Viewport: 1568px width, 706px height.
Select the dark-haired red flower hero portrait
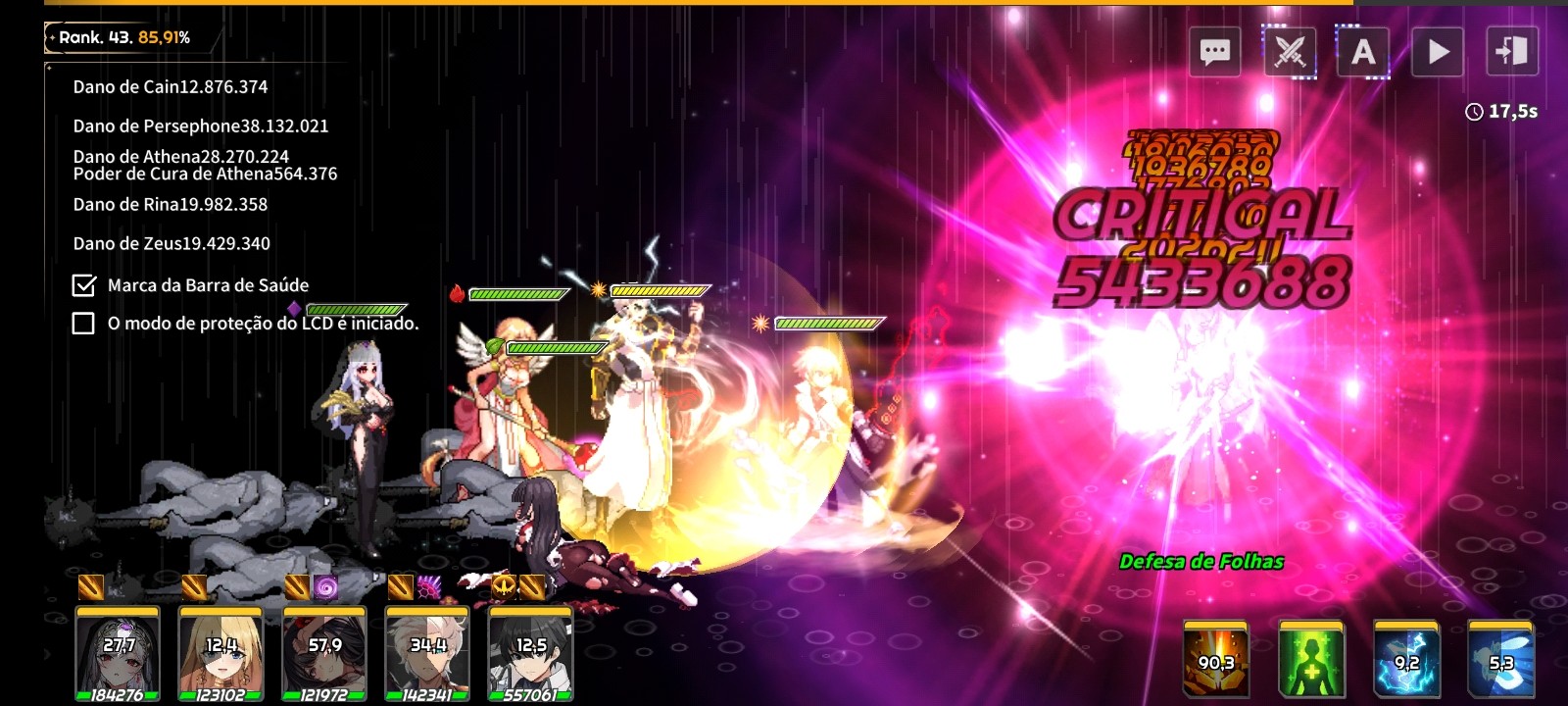324,652
